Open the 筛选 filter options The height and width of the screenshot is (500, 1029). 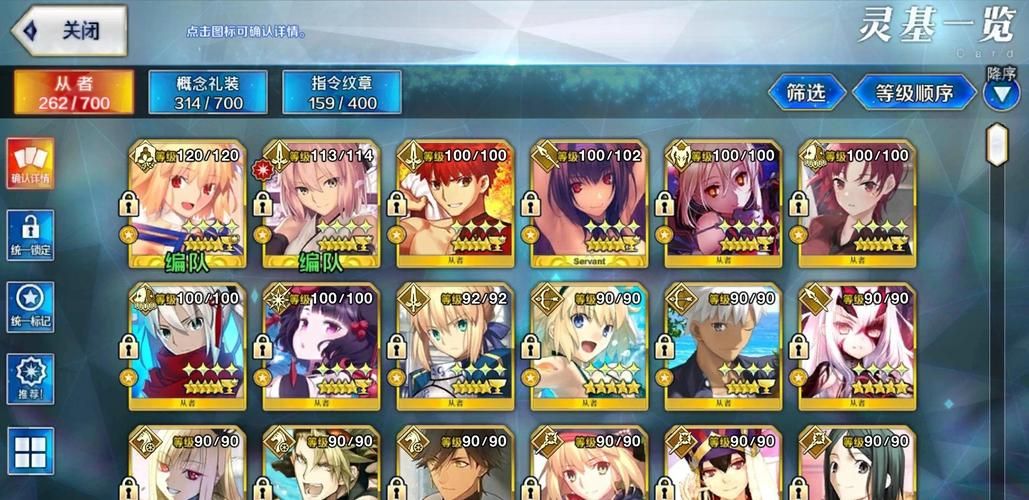(x=806, y=93)
